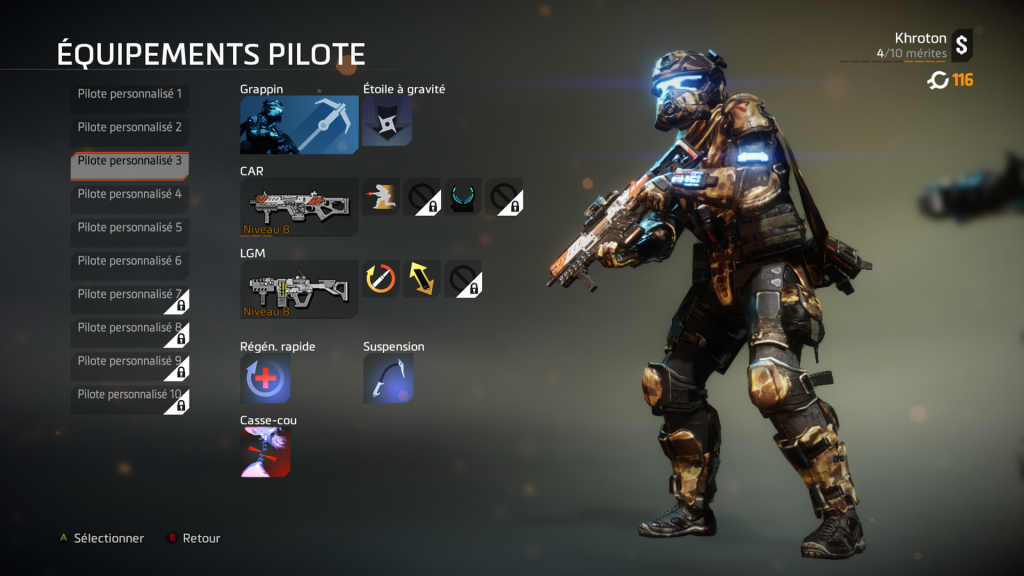Open the Étoile à gravité ordnance slot

[386, 122]
